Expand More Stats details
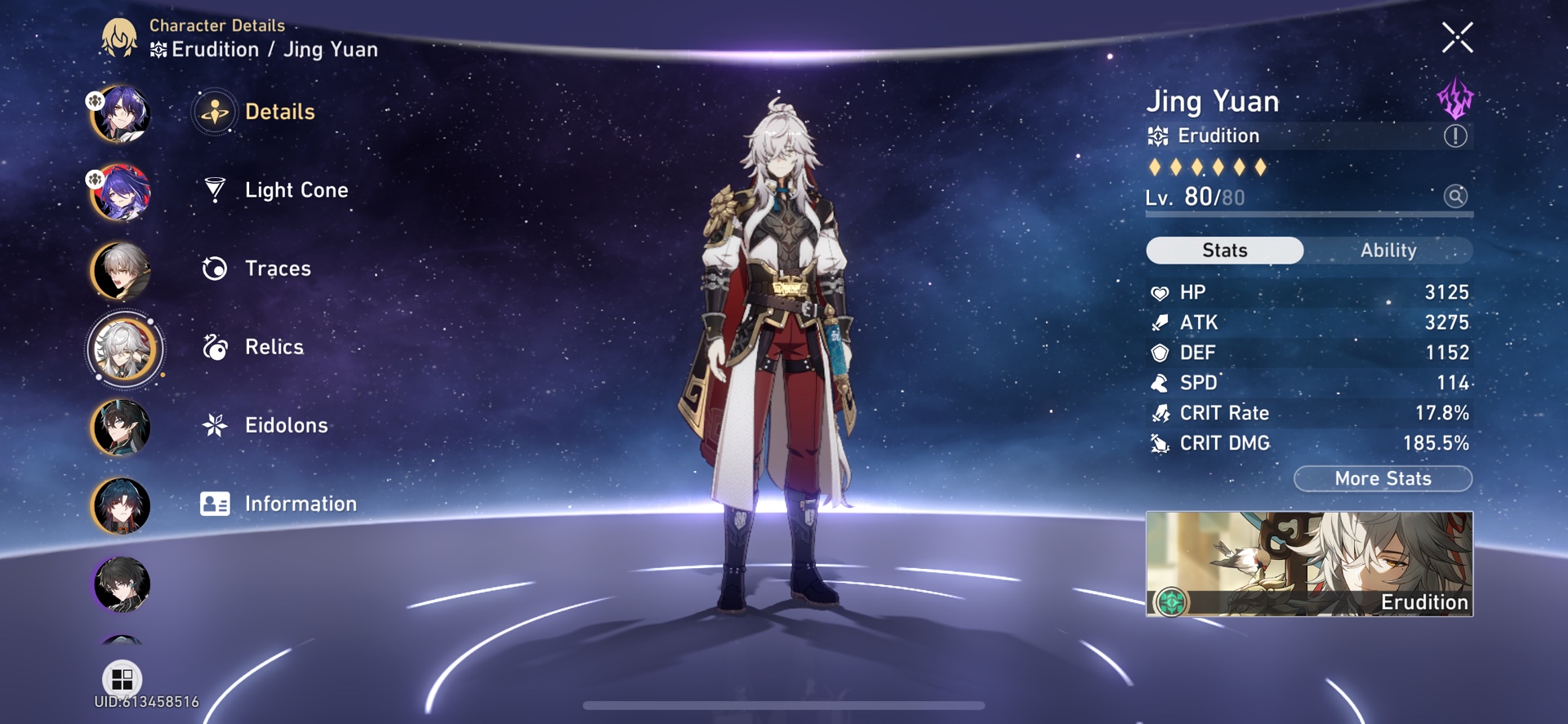 coord(1382,478)
